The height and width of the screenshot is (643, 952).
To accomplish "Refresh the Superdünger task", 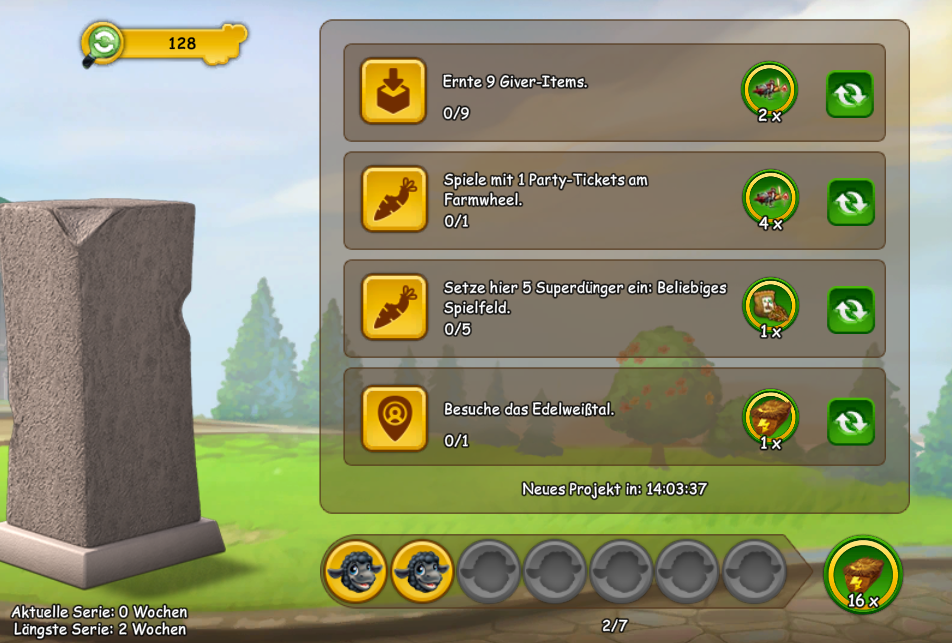I will (x=850, y=310).
